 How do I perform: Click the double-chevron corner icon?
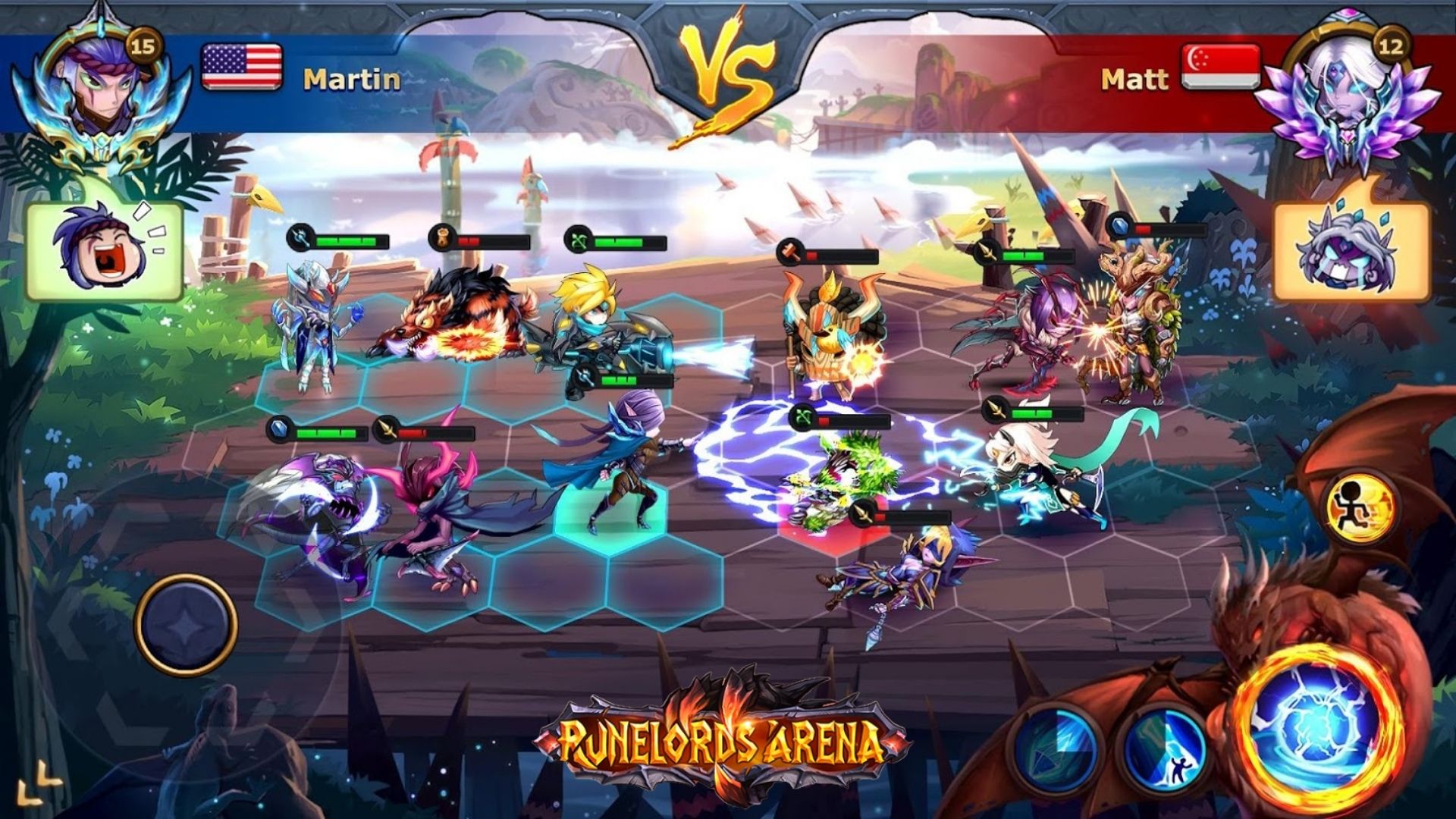point(39,783)
